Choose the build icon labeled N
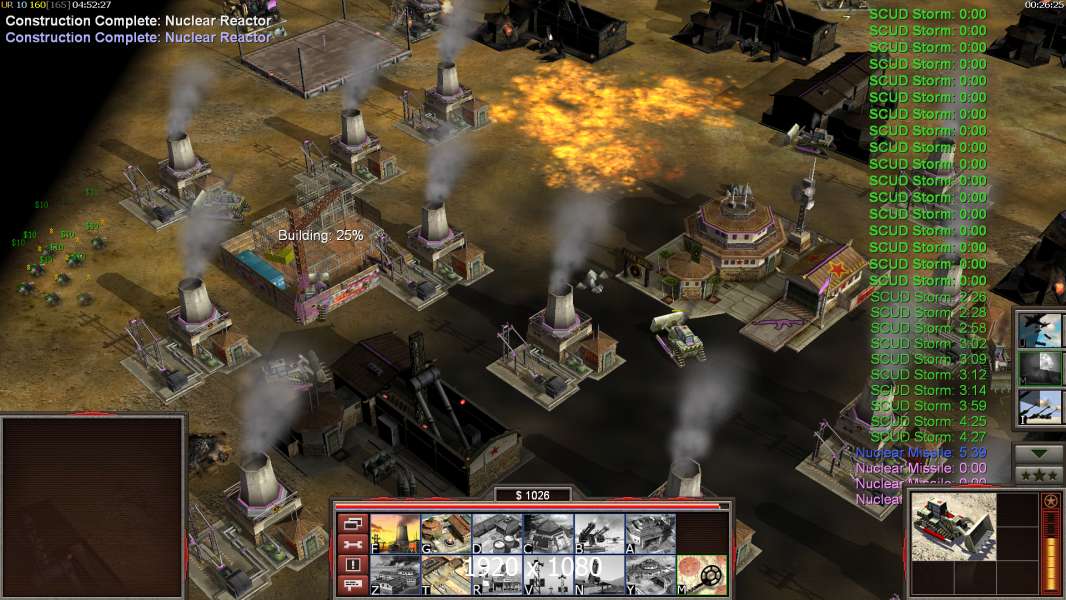Screen dimensions: 1066x600 (599, 575)
